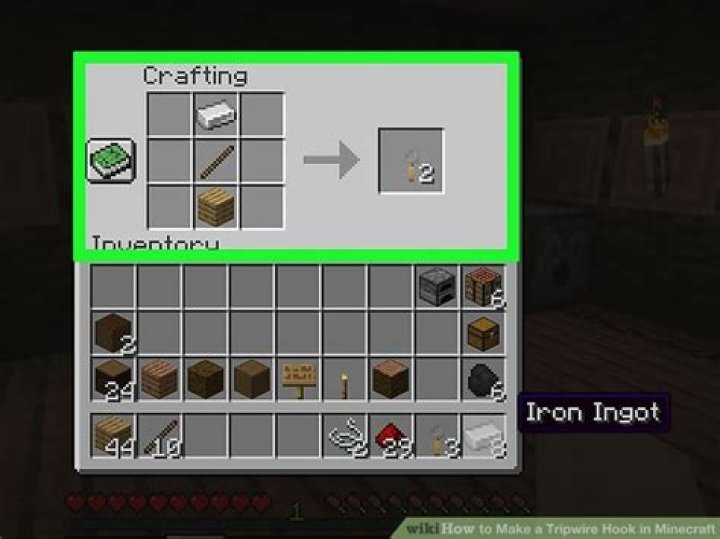Image resolution: width=720 pixels, height=539 pixels.
Task: Select the stack of 6 coal
Action: [x=482, y=379]
